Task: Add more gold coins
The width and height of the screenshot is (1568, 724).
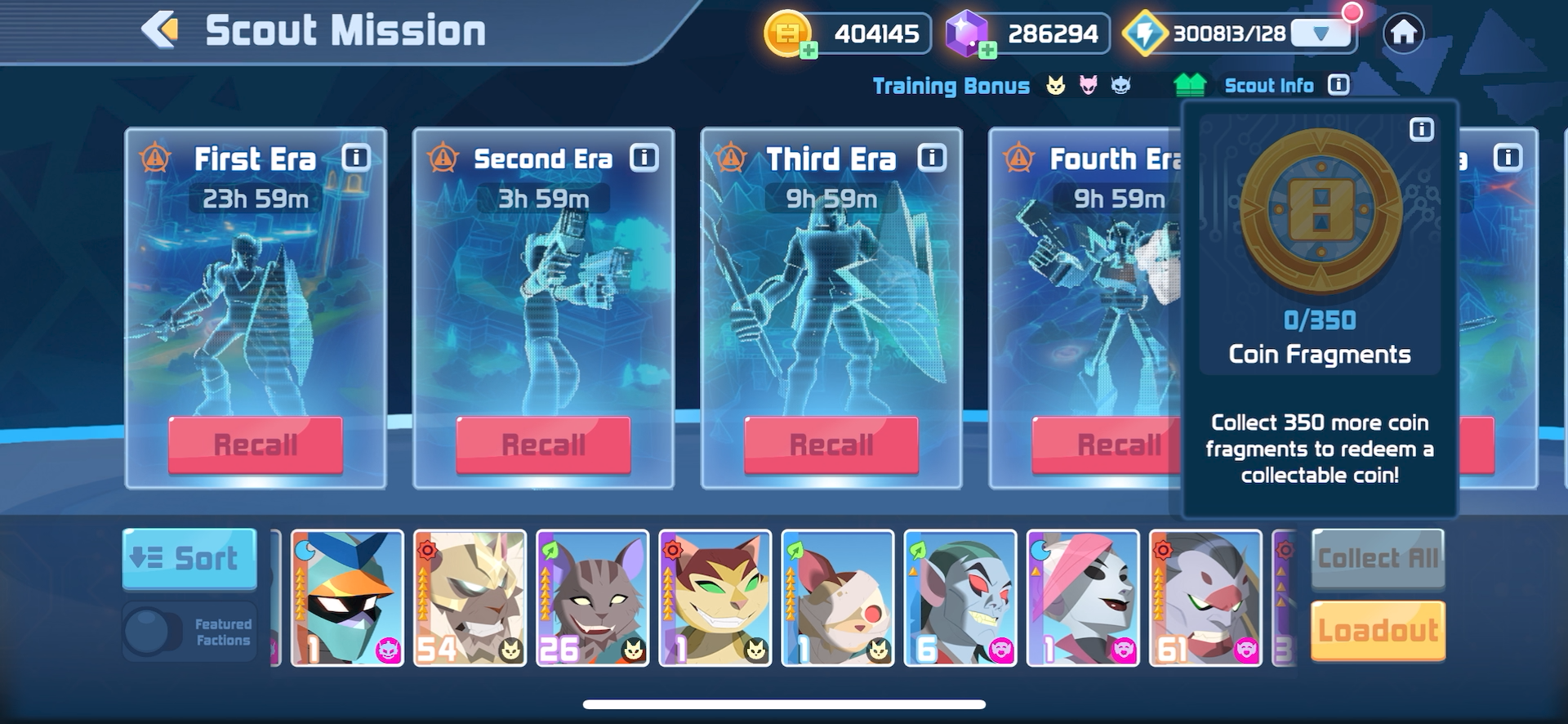Action: 808,51
